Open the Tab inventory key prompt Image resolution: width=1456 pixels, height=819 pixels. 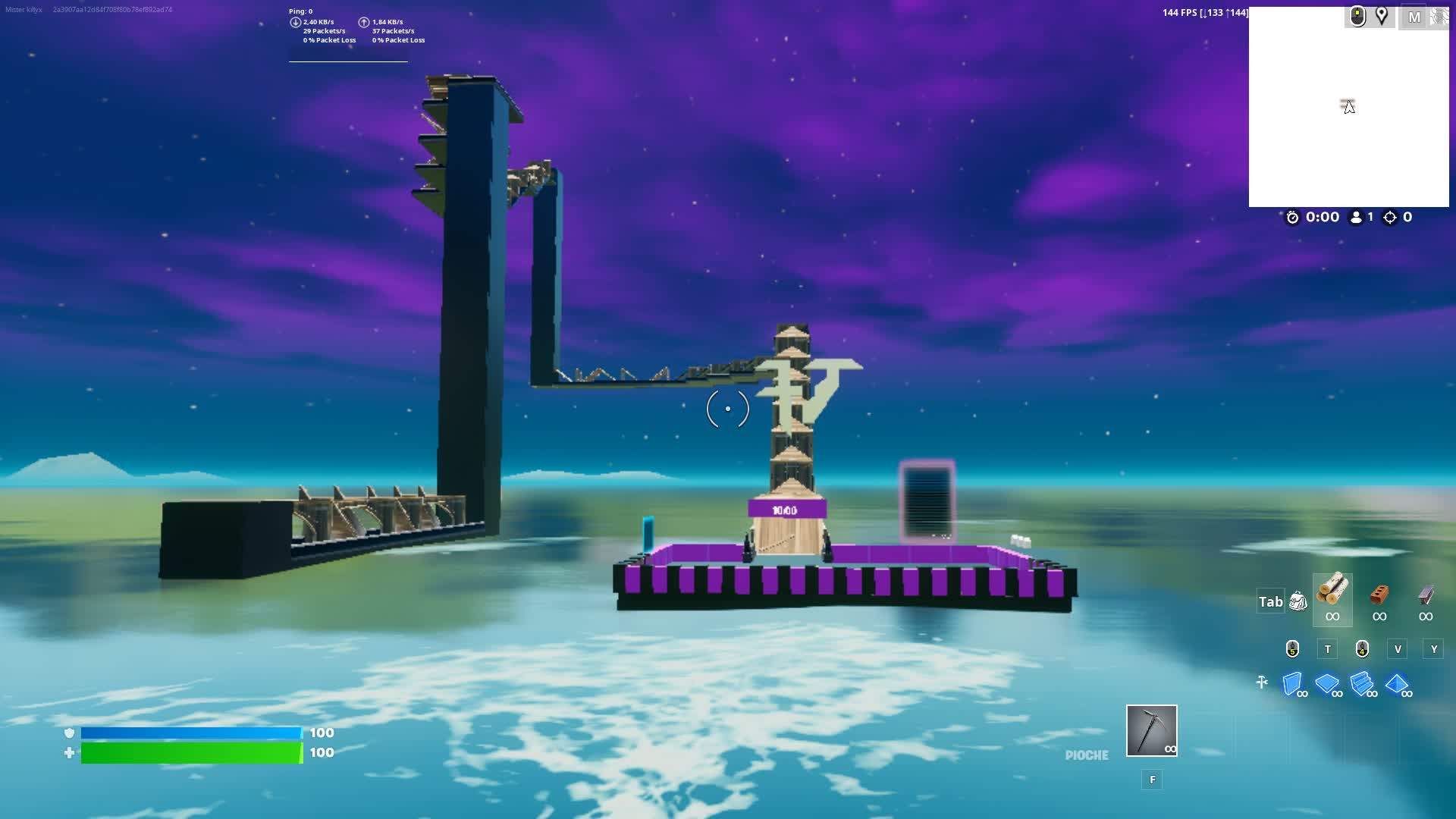coord(1270,601)
